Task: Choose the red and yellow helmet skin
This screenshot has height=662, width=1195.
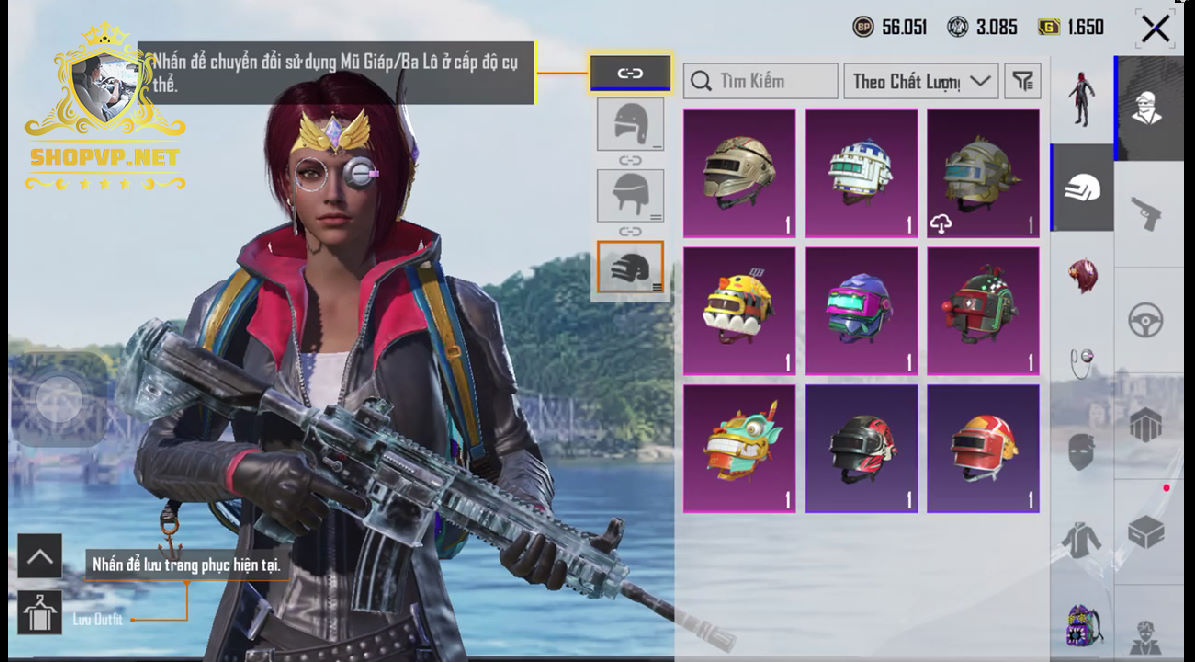Action: [983, 449]
